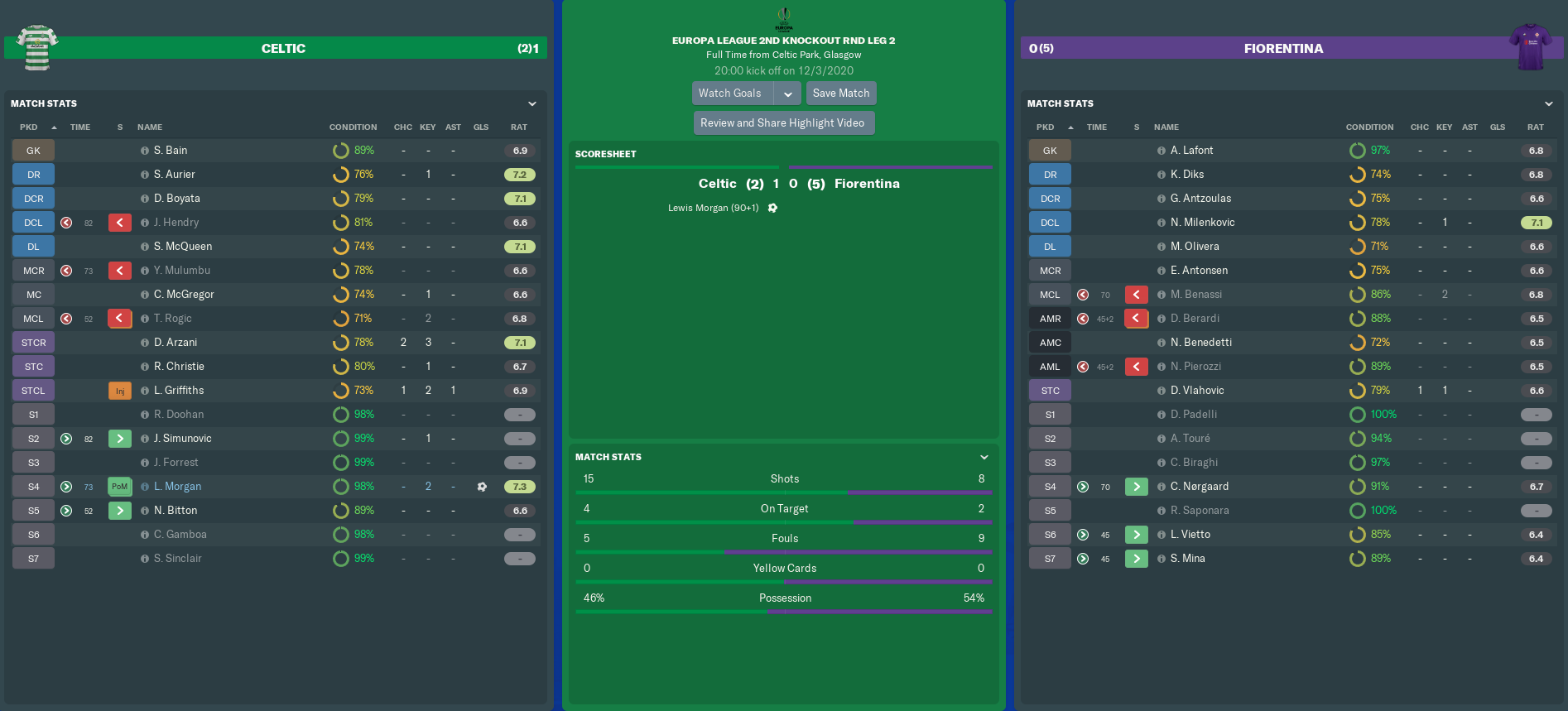
Task: Open the centre Match Stats panel dropdown
Action: coord(984,457)
